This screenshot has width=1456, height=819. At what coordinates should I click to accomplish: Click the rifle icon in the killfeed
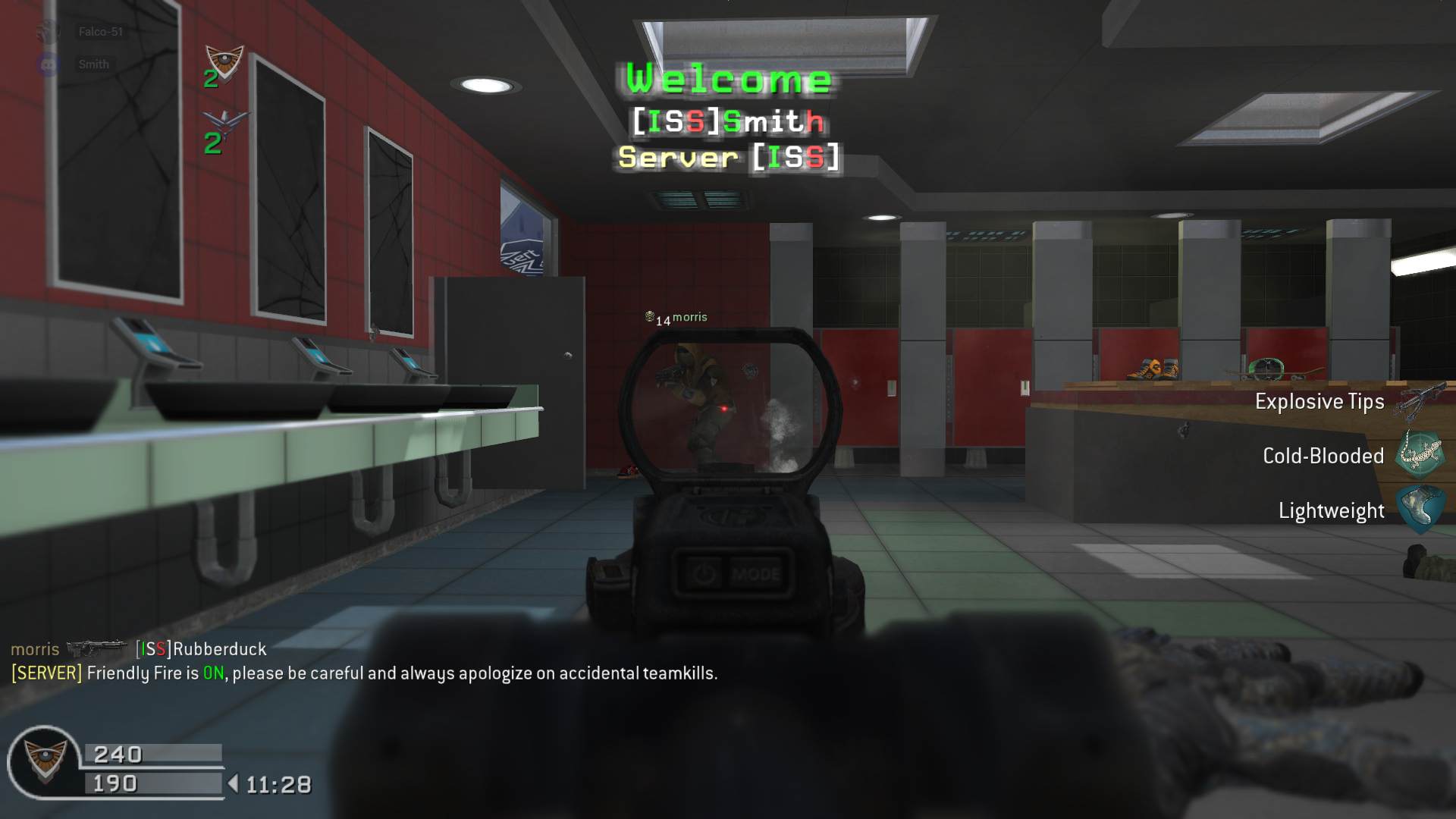(97, 649)
